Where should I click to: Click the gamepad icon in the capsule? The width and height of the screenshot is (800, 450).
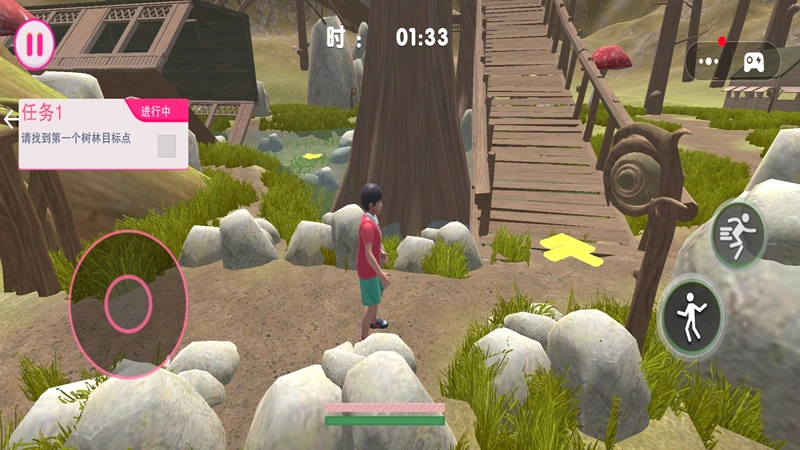(x=752, y=61)
